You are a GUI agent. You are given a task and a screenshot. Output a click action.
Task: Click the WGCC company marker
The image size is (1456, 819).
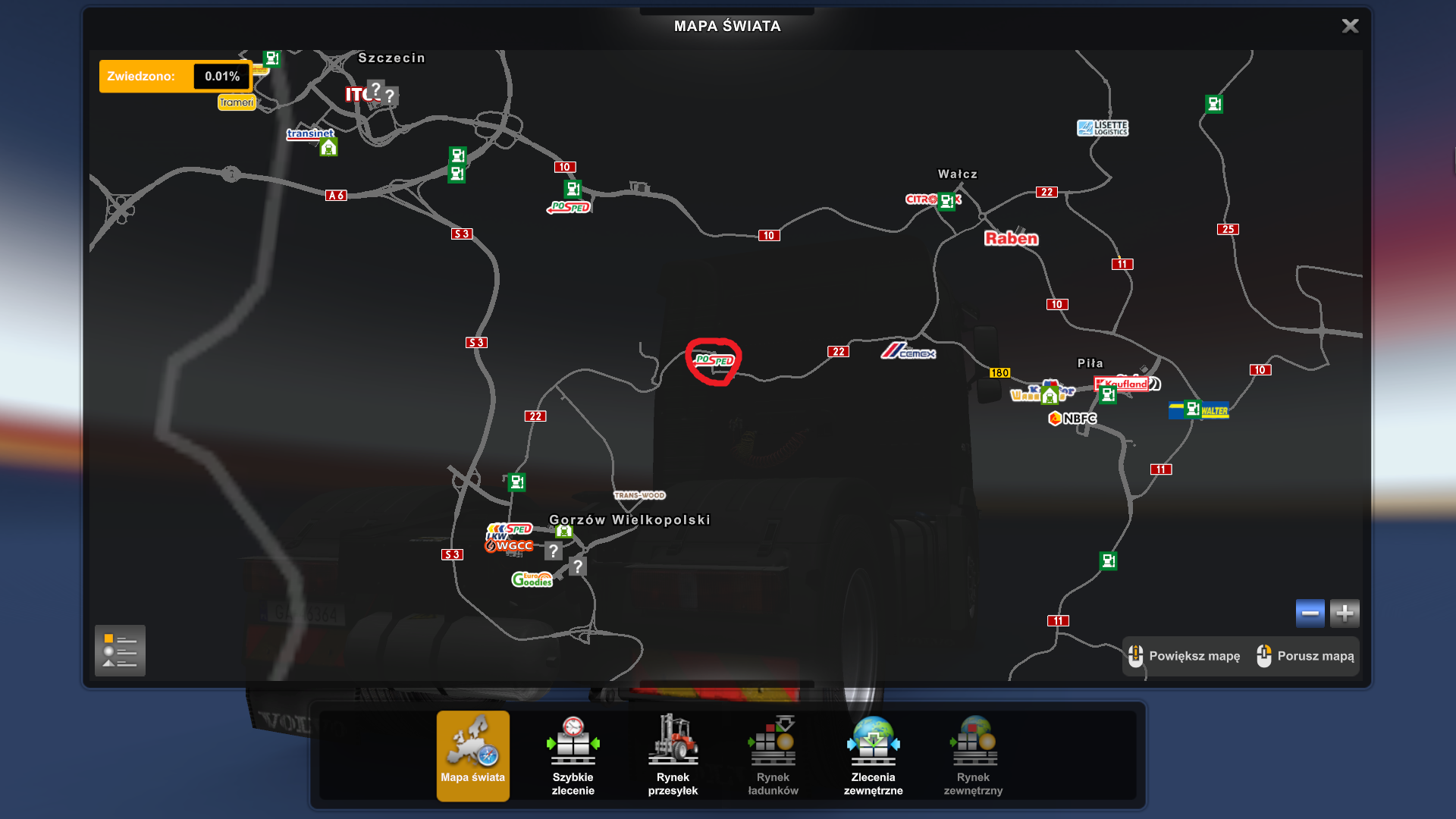(x=510, y=546)
